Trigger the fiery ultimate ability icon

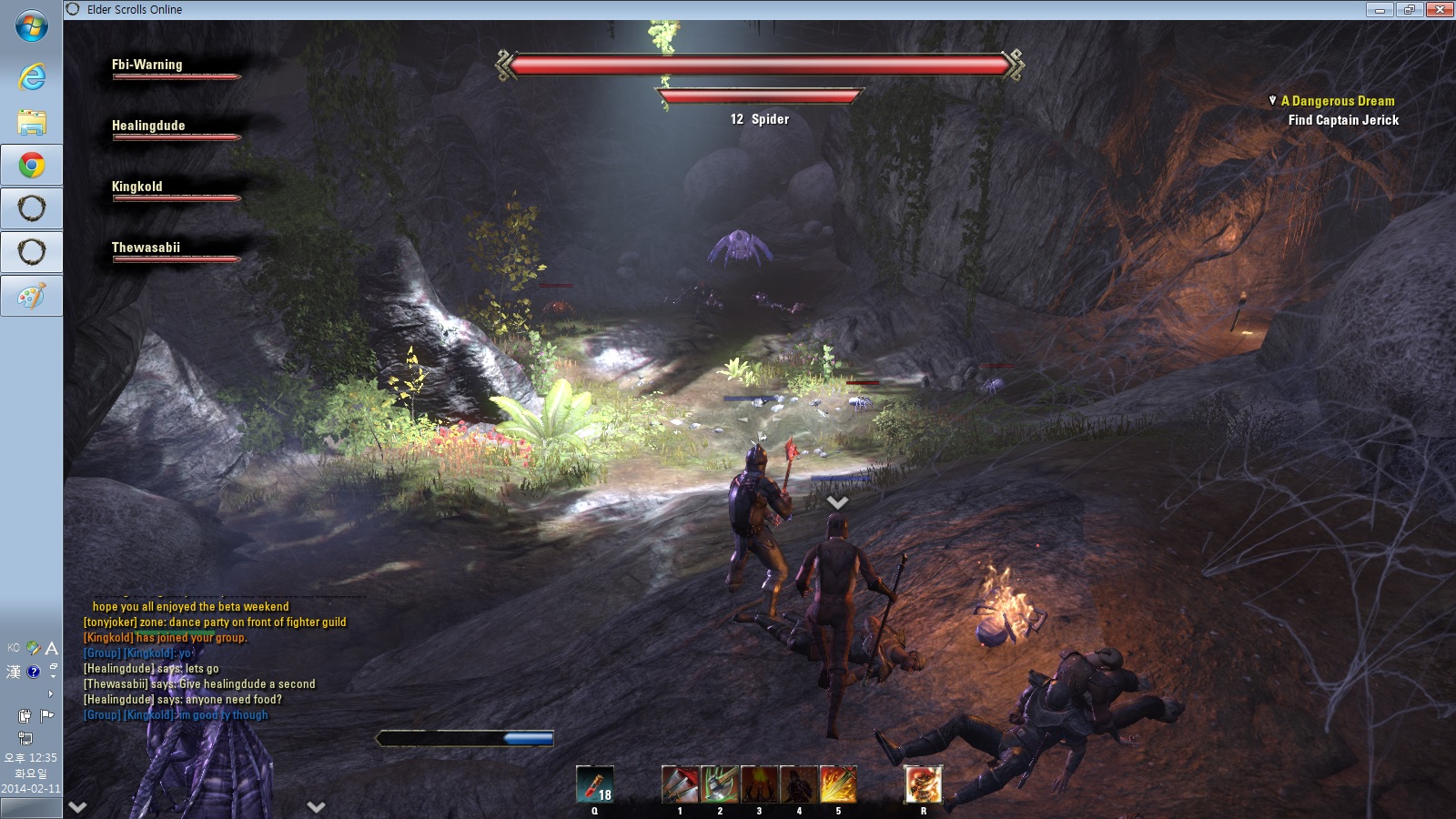[923, 784]
